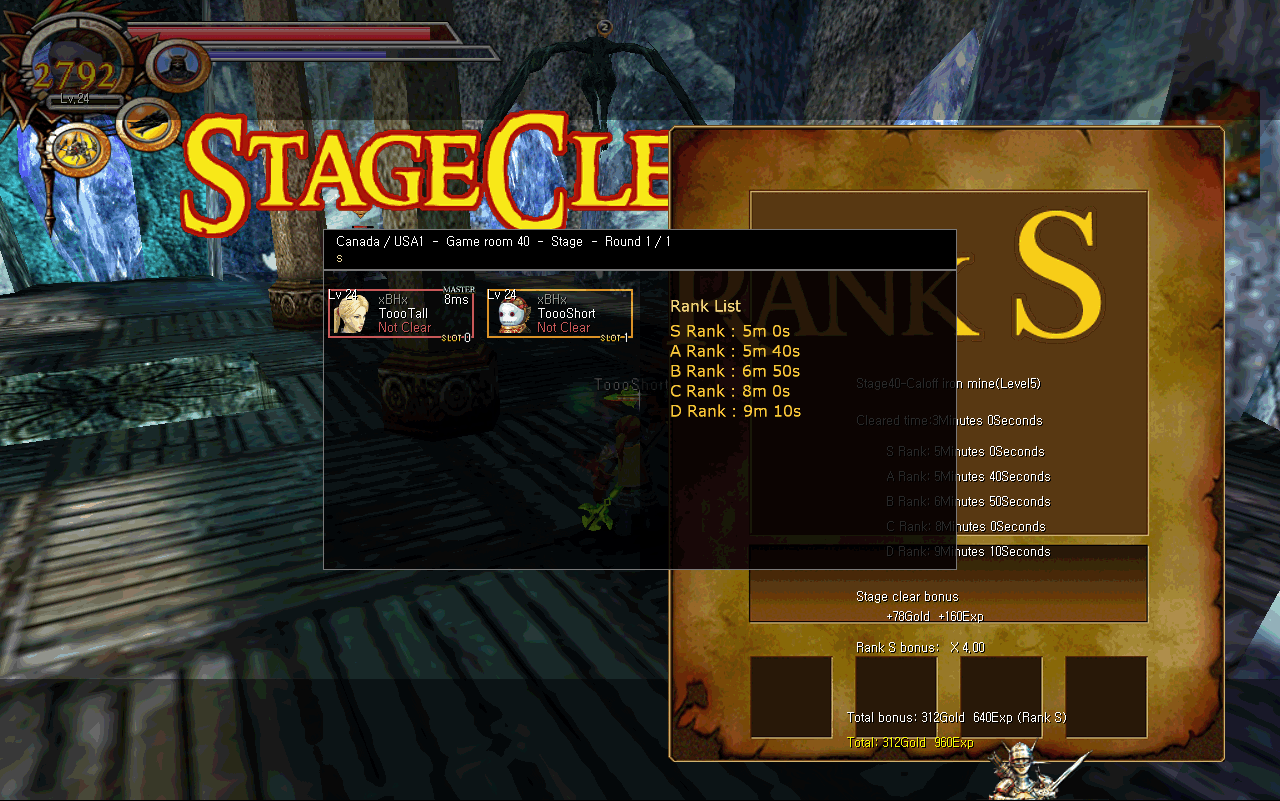Click the horned helmet icon
Image resolution: width=1280 pixels, height=801 pixels.
(178, 66)
